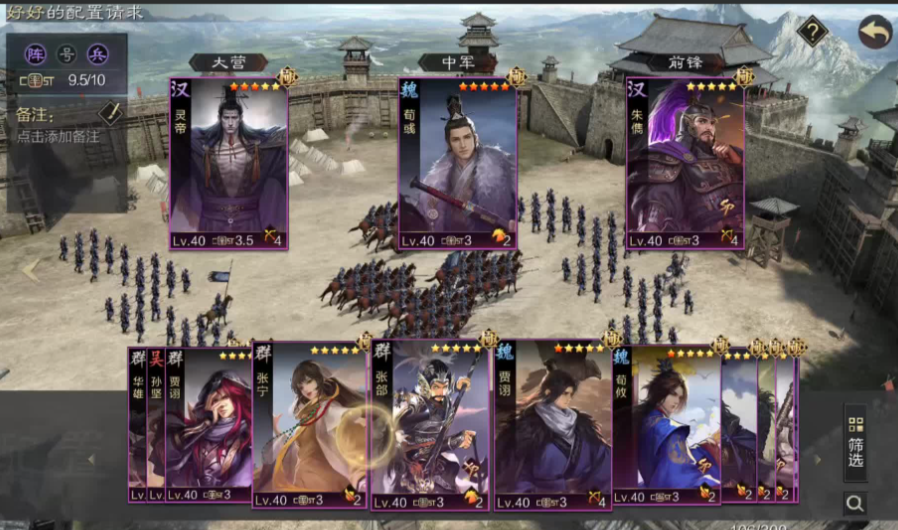Screen dimensions: 898x530
Task: Open the question mark help icon
Action: [812, 31]
